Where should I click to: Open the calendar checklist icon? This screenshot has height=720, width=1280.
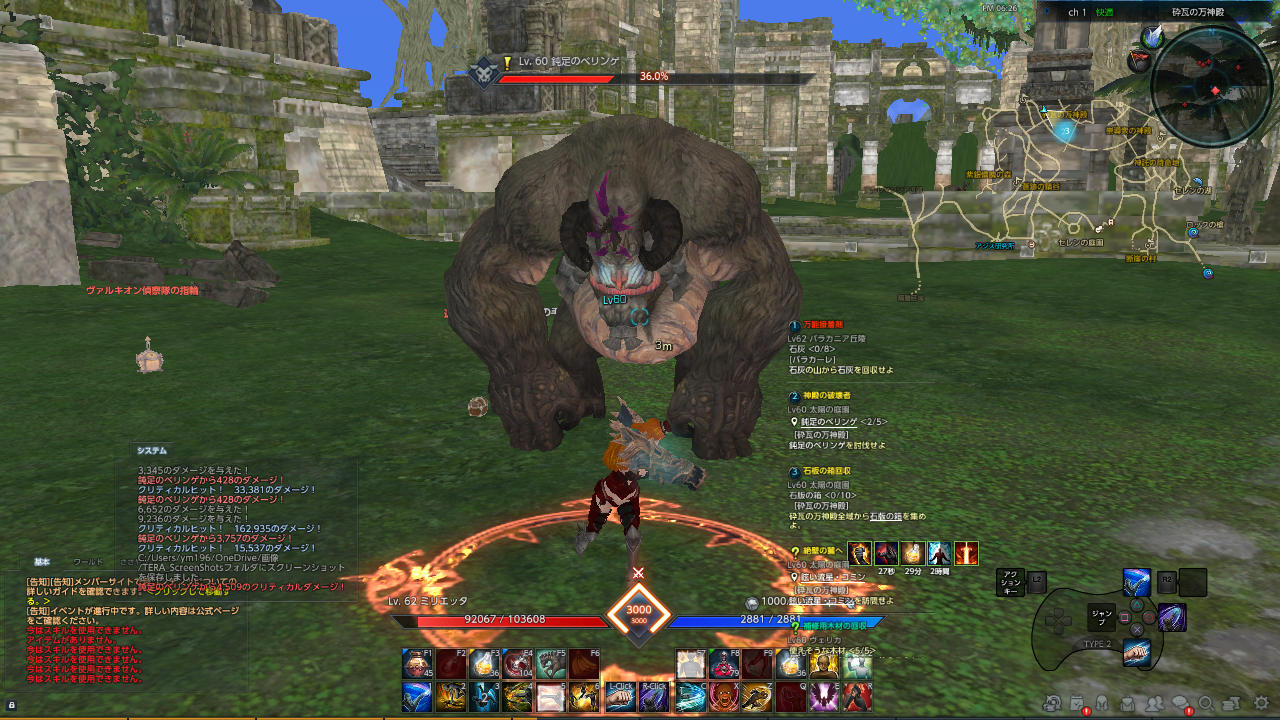point(1077,704)
